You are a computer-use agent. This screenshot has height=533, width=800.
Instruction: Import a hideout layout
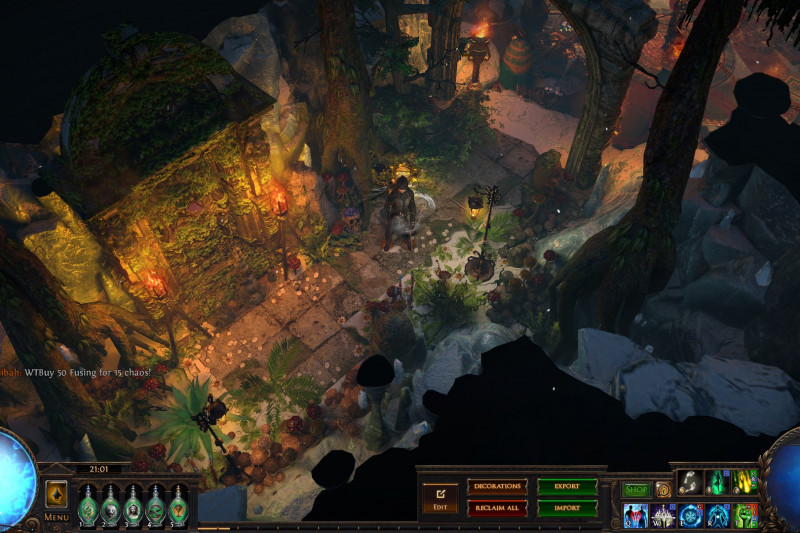point(567,508)
